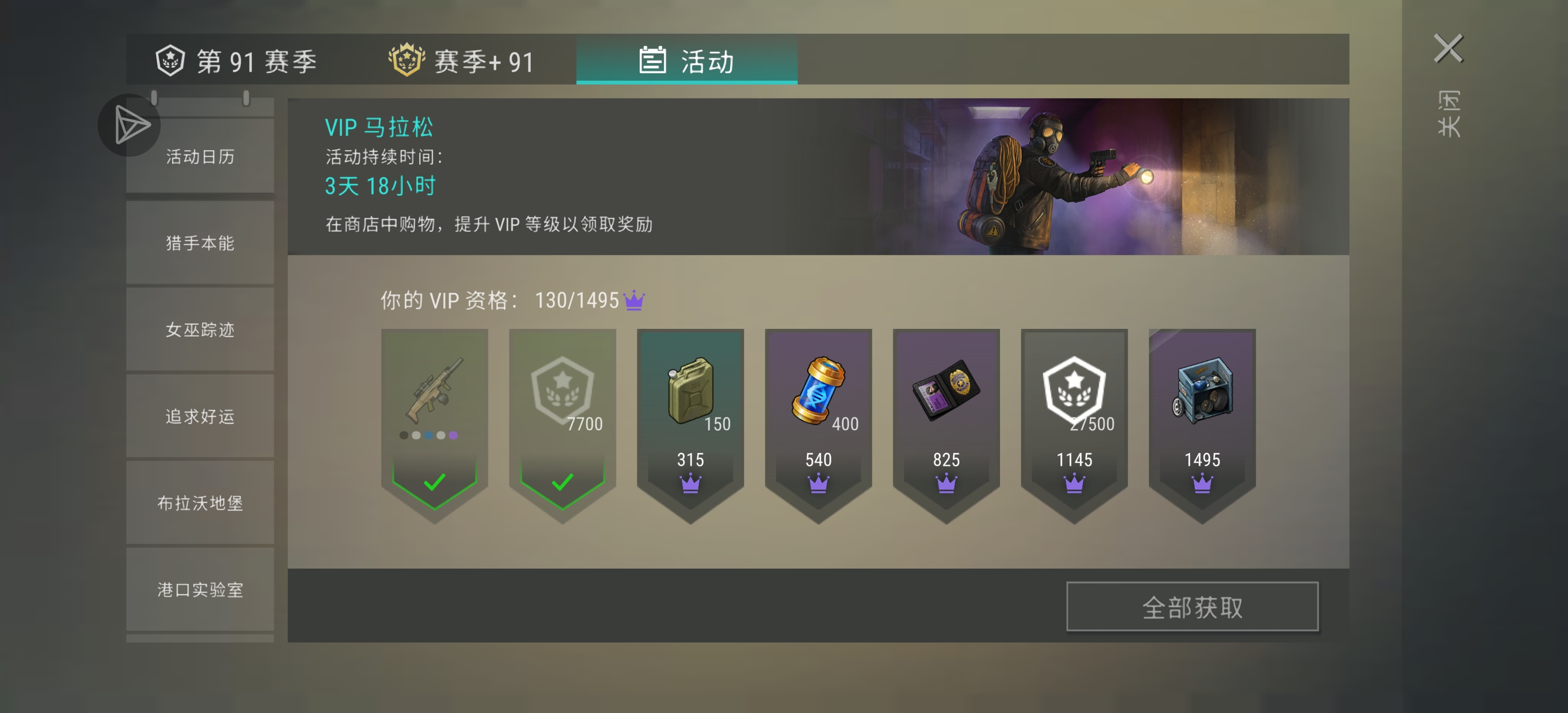Click the crown claim marker at 315
Viewport: 1568px width, 713px height.
(x=690, y=483)
